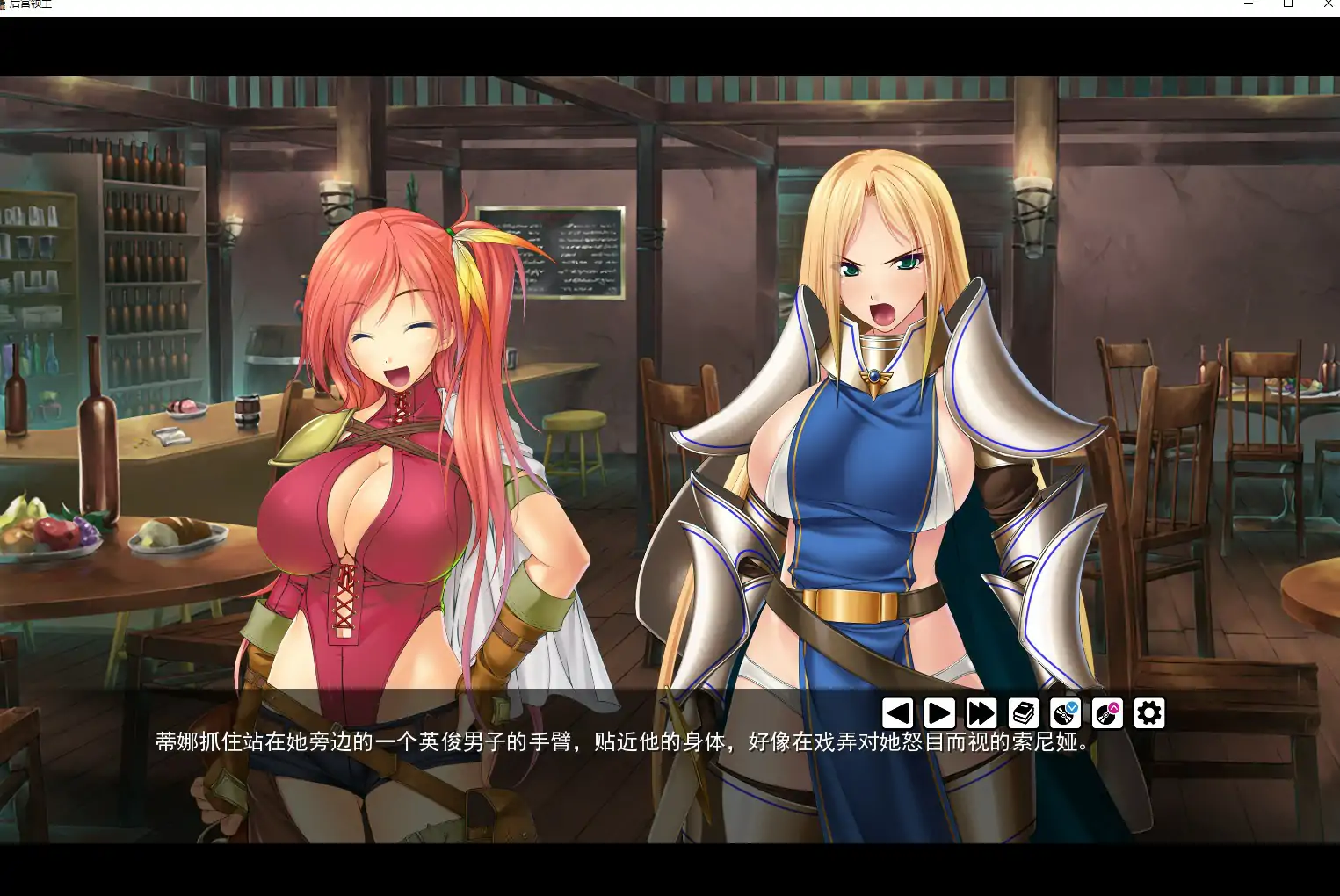Open the dialogue backlog via the book icon
The width and height of the screenshot is (1340, 896).
coord(1022,713)
